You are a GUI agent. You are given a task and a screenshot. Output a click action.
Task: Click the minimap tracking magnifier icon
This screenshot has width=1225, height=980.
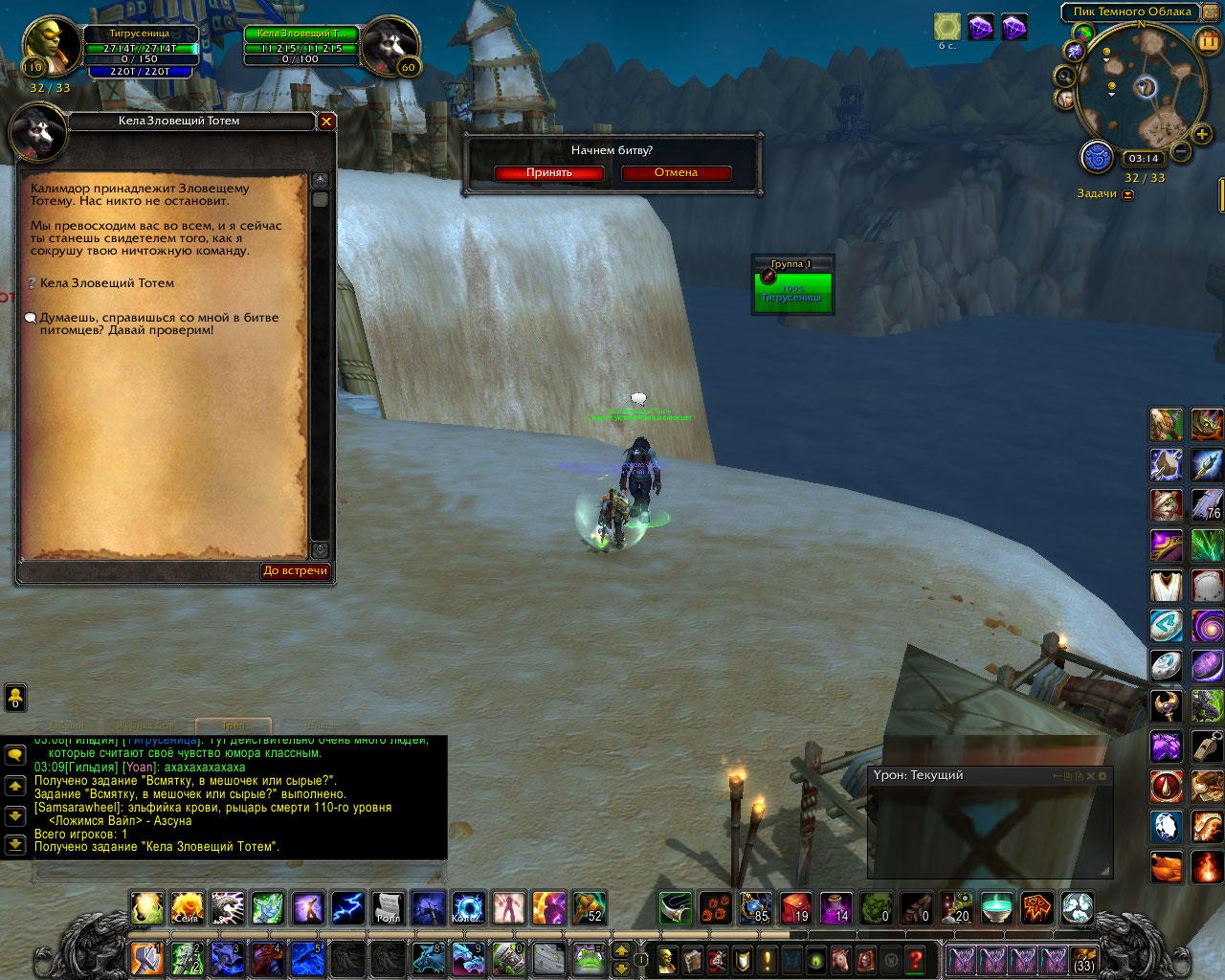click(1064, 76)
